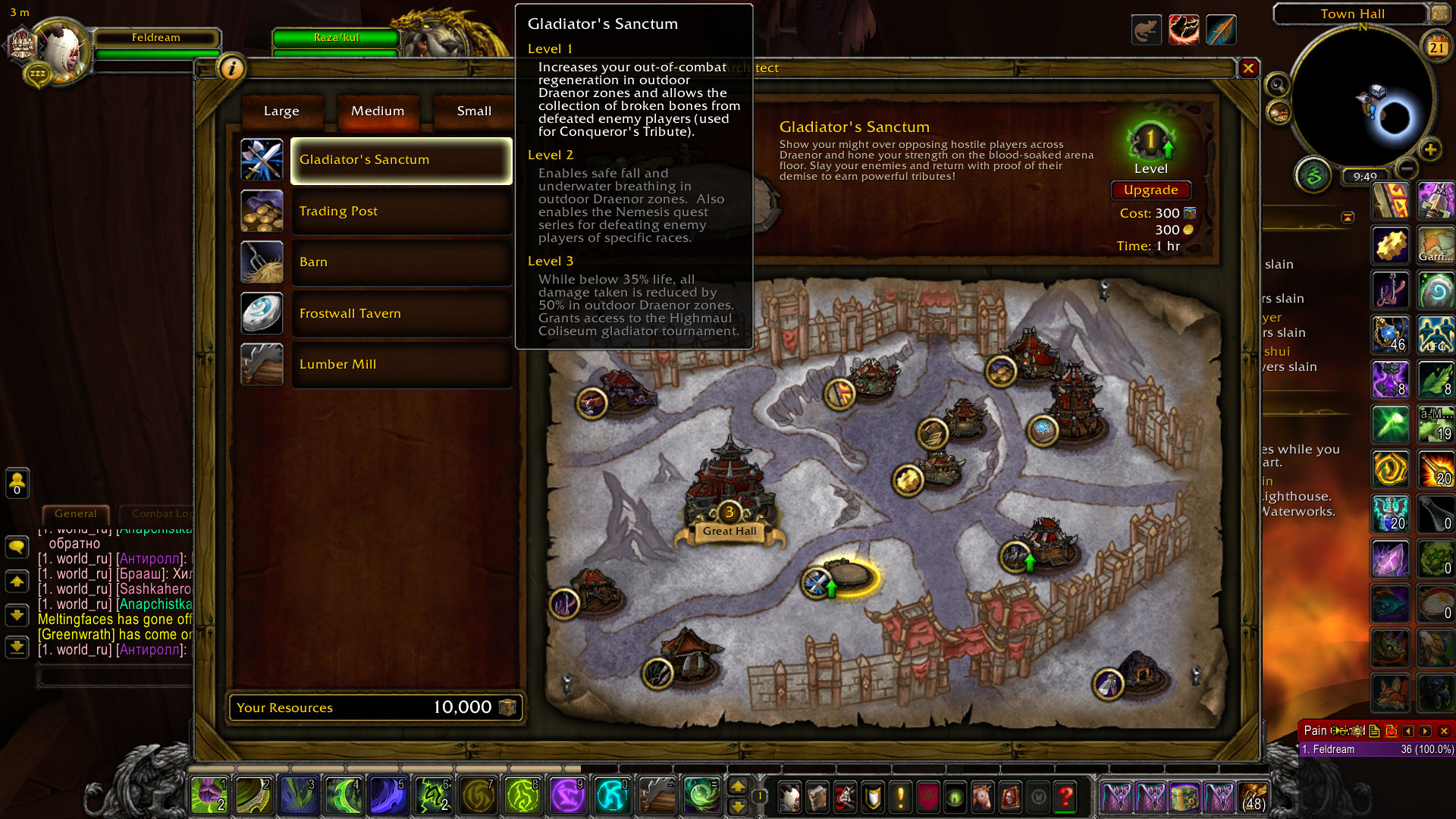This screenshot has width=1456, height=819.
Task: Click the Feldream player portrait
Action: (x=59, y=52)
